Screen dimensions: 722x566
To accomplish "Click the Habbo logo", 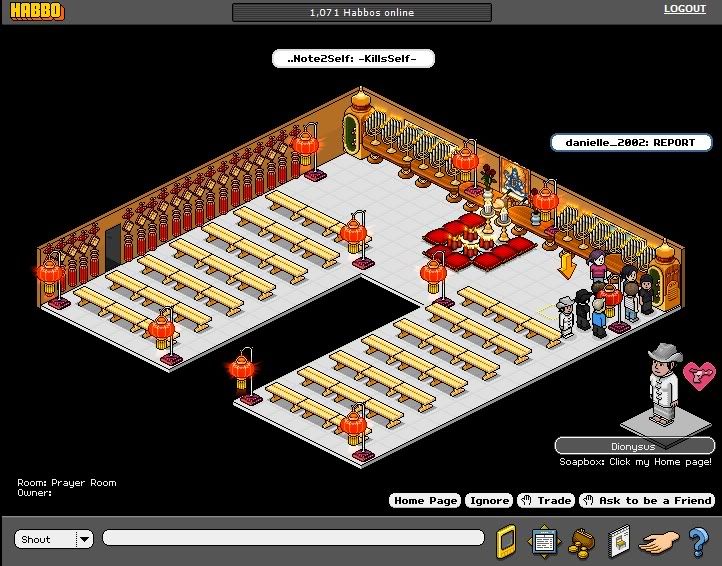I will [x=35, y=12].
